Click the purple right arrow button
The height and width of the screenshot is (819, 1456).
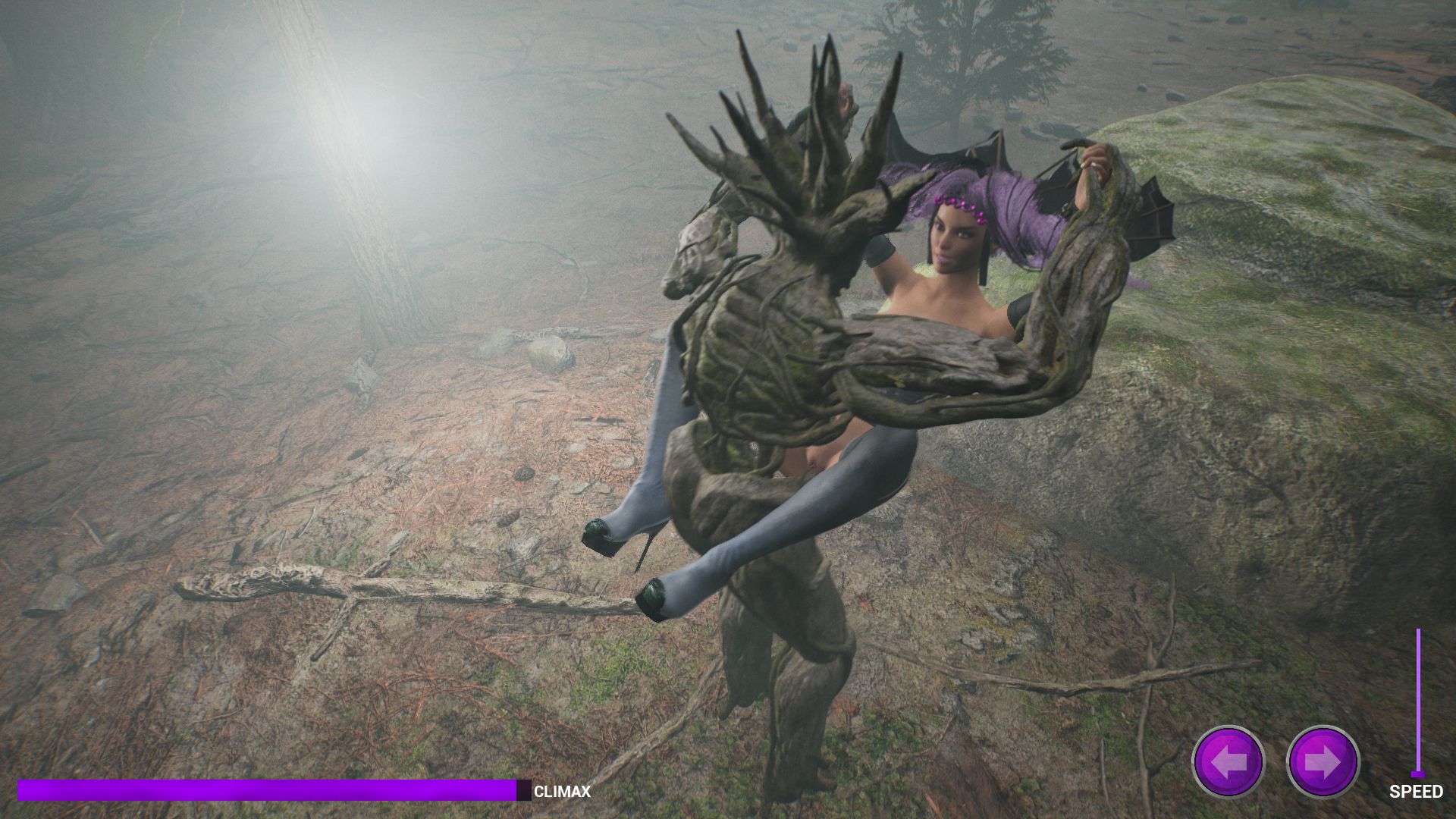(1323, 761)
